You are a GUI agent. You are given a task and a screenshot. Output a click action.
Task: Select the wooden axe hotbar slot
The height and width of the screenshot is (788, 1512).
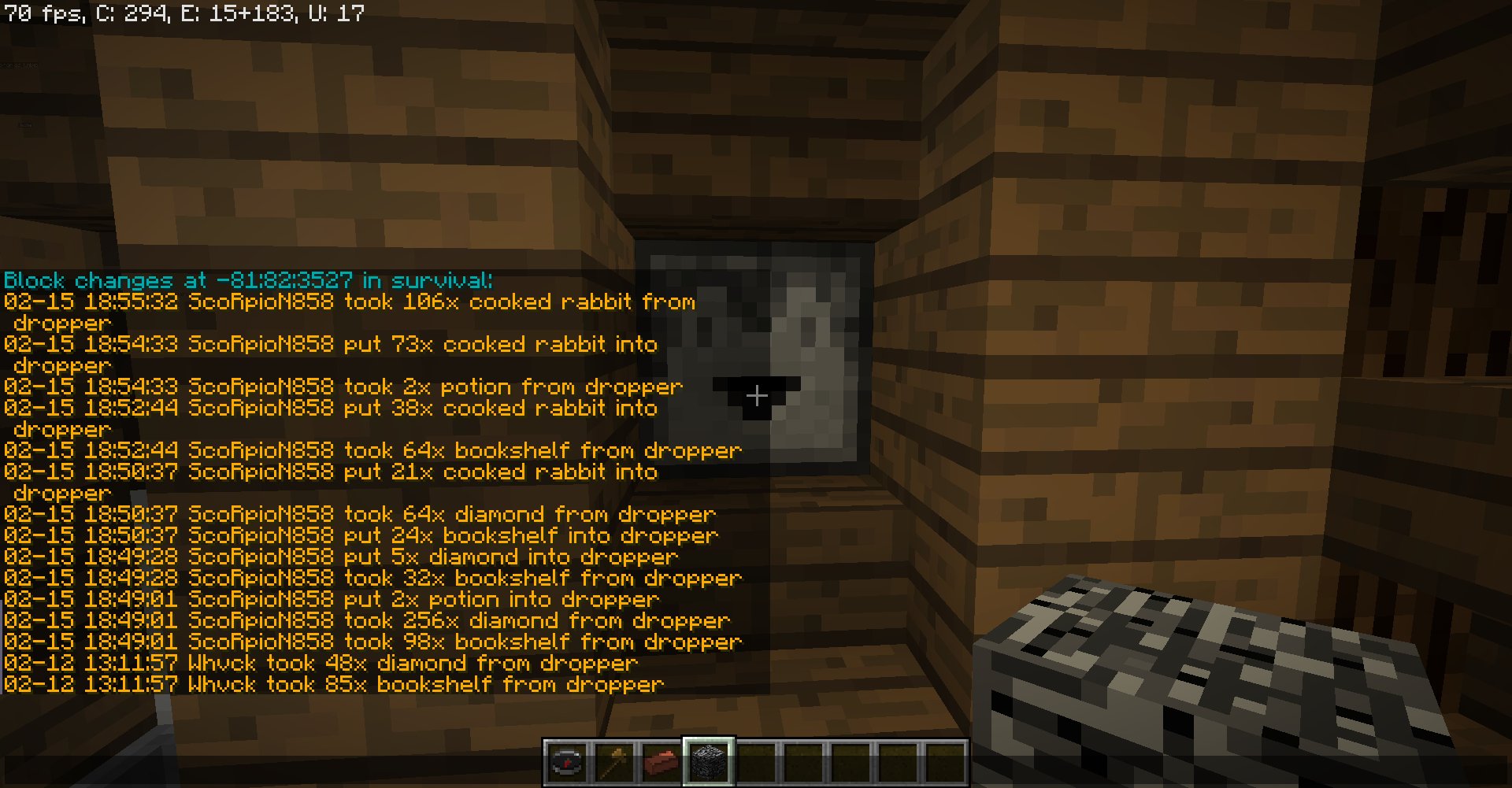coord(614,762)
